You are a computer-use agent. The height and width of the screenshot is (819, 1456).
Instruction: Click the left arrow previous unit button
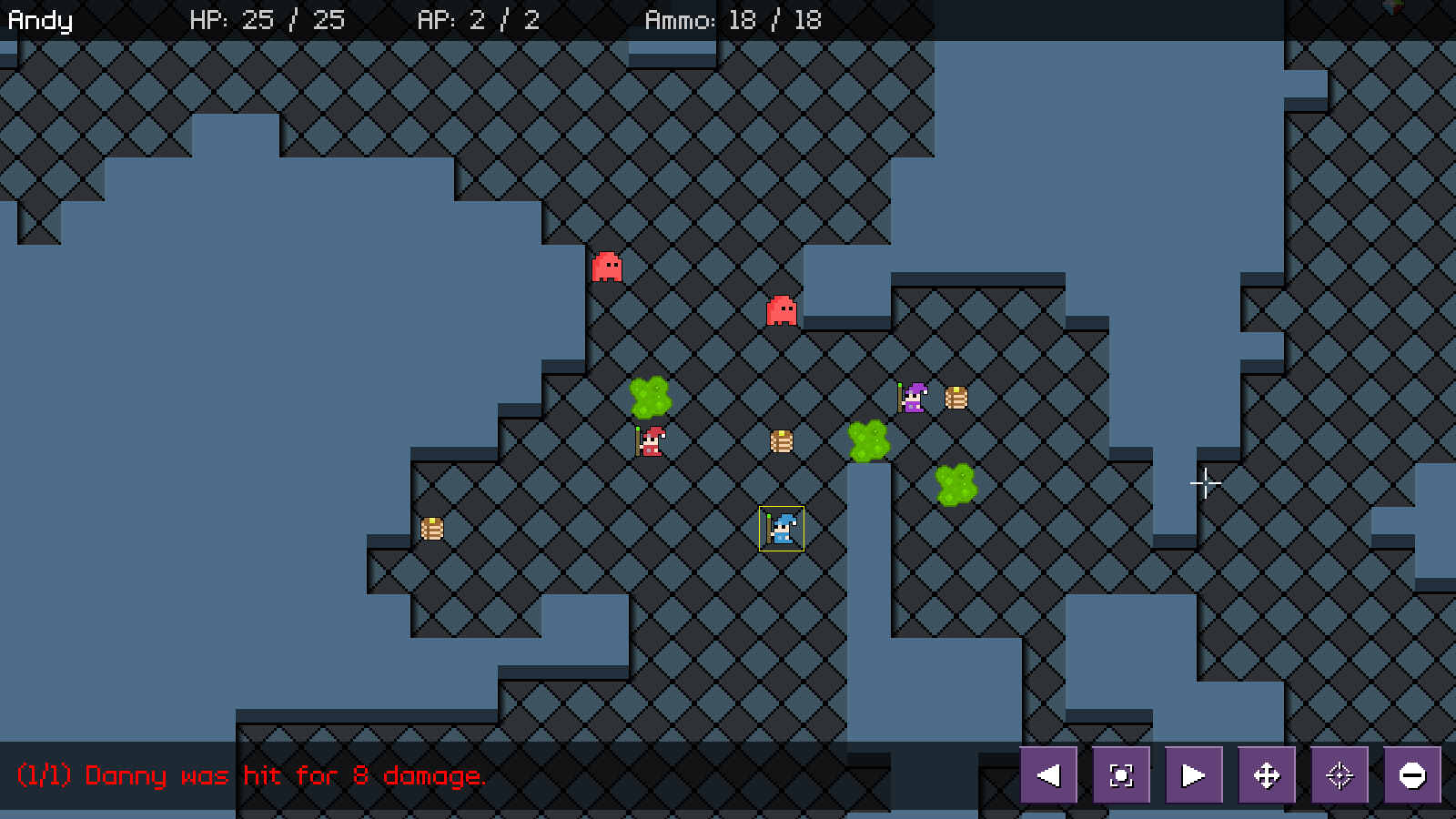pos(1048,775)
